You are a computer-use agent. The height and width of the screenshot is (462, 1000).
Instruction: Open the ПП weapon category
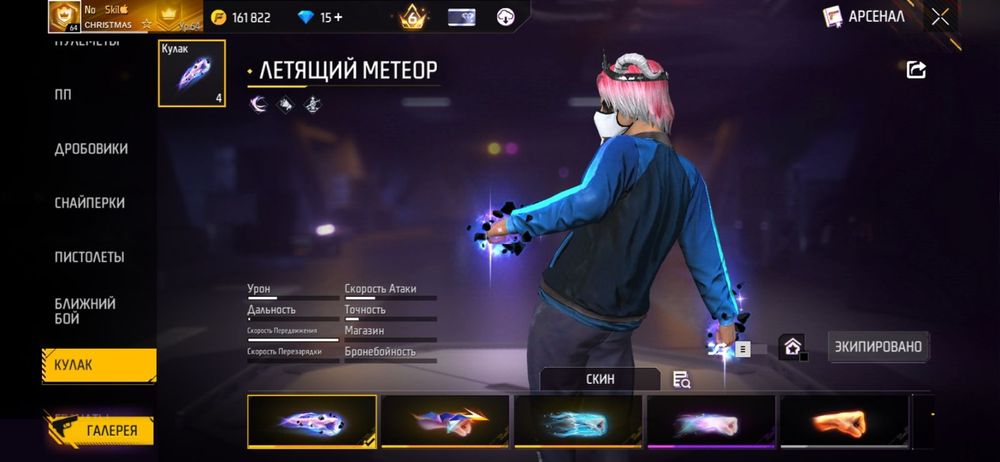click(x=63, y=95)
